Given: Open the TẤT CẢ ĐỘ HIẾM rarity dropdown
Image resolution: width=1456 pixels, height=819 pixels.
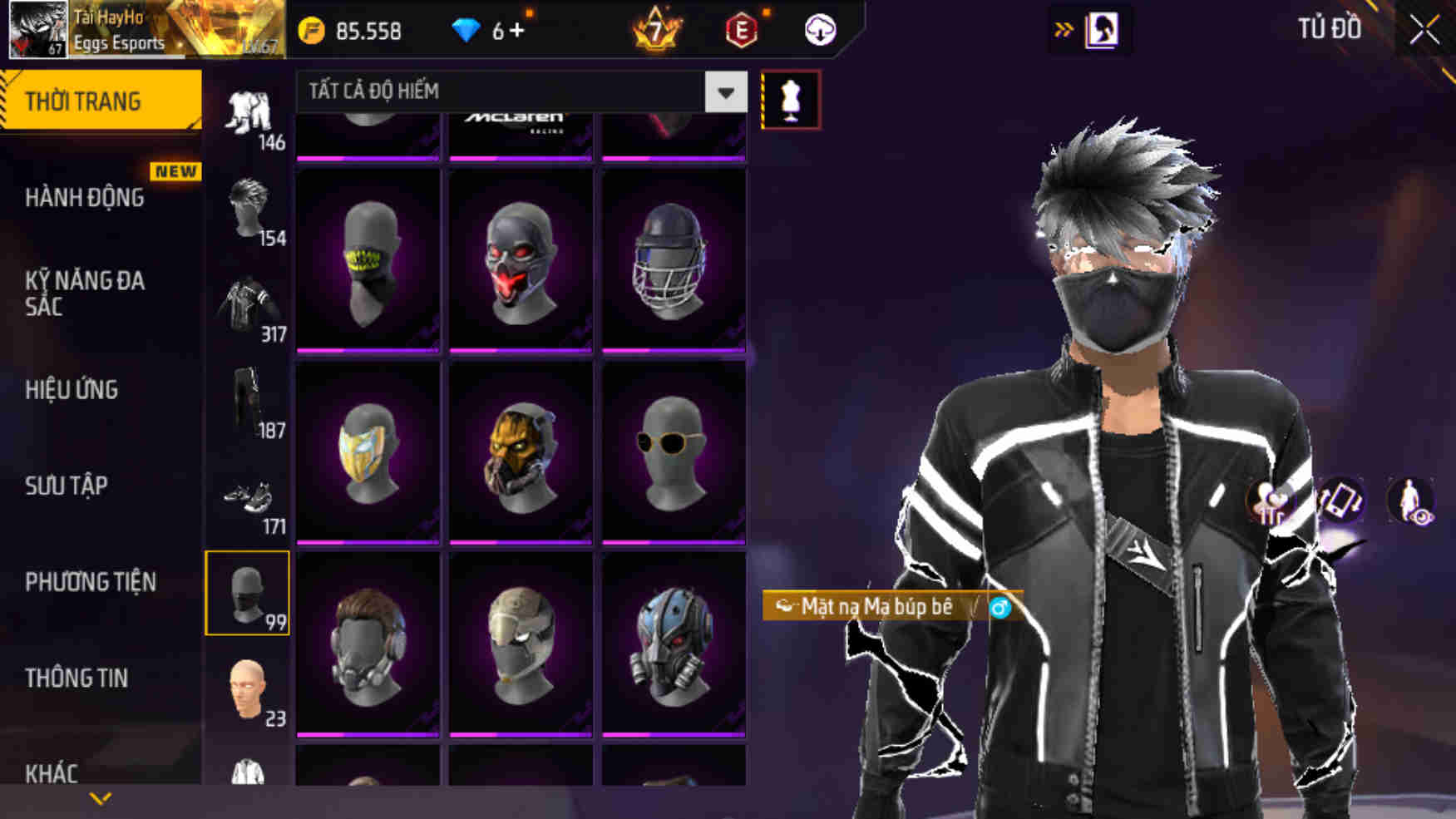Looking at the screenshot, I should (516, 93).
